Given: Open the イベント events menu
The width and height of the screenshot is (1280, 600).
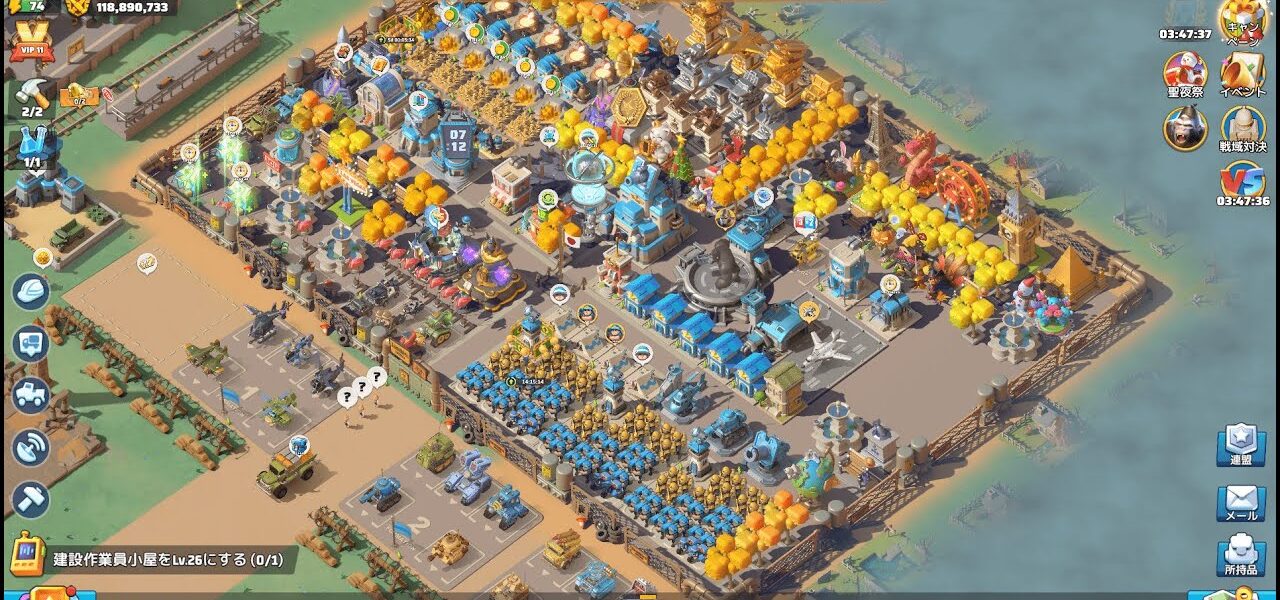Looking at the screenshot, I should (1243, 75).
